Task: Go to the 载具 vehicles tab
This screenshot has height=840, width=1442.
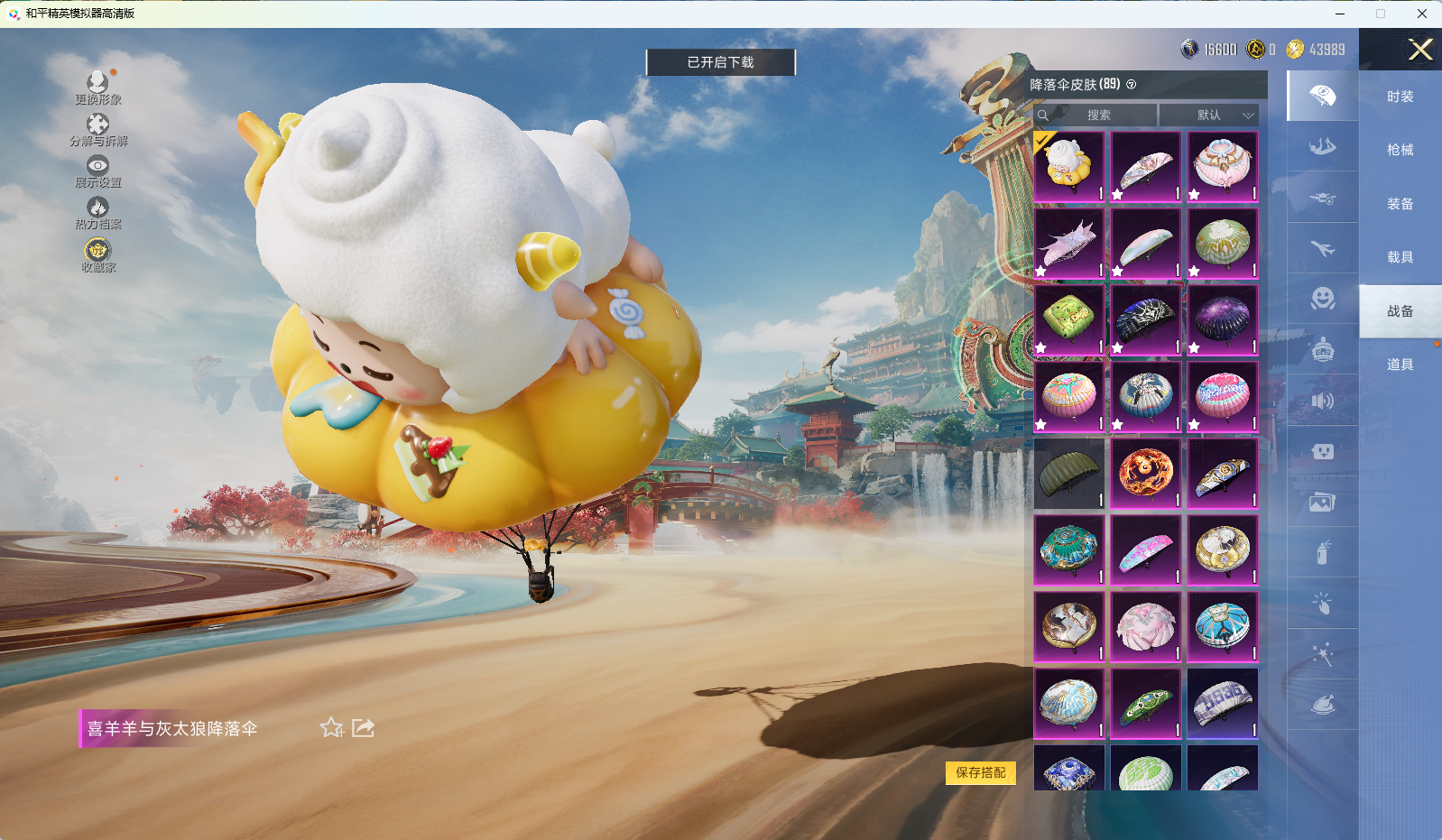Action: 1400,257
